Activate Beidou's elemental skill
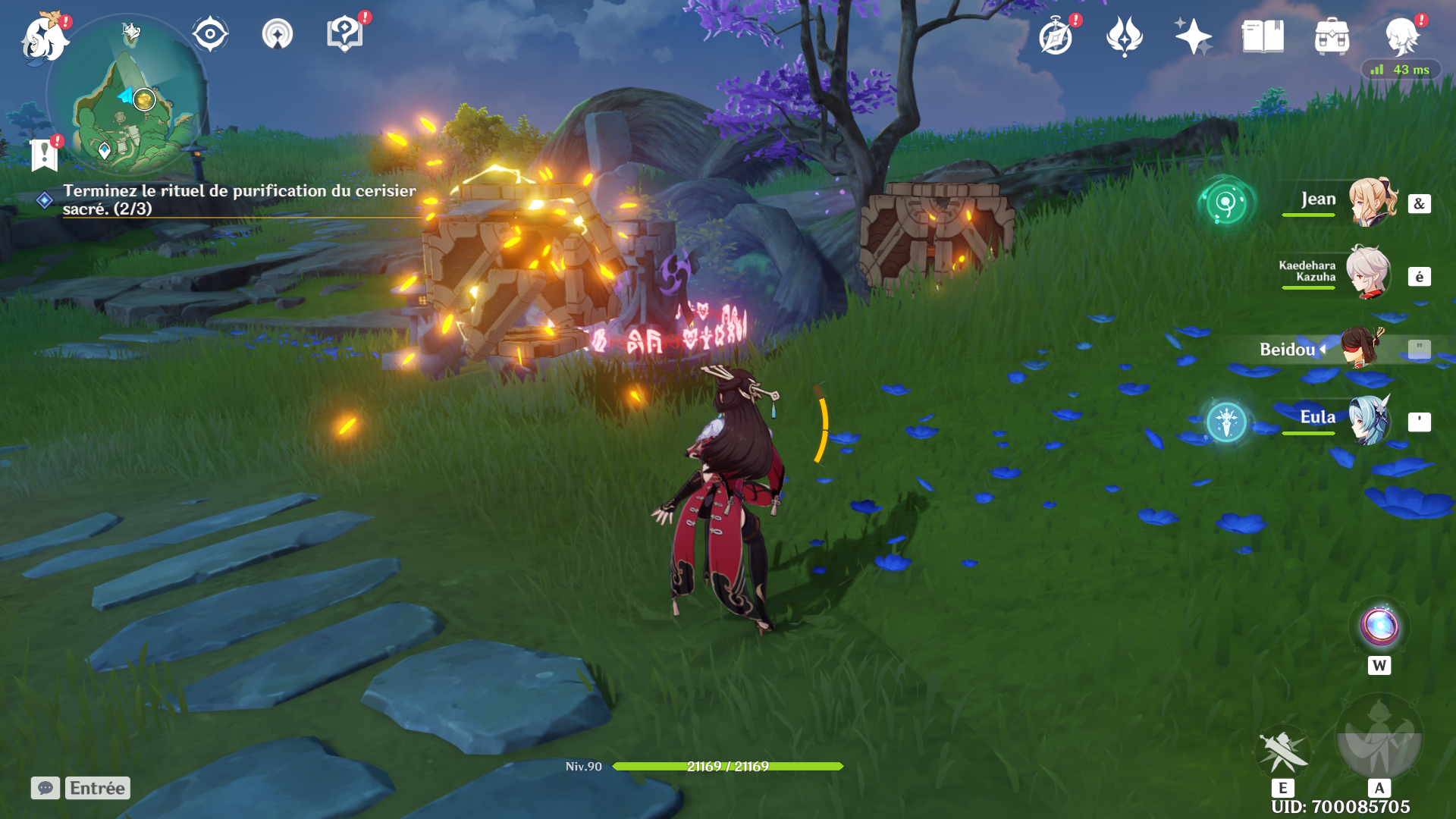 click(x=1282, y=752)
